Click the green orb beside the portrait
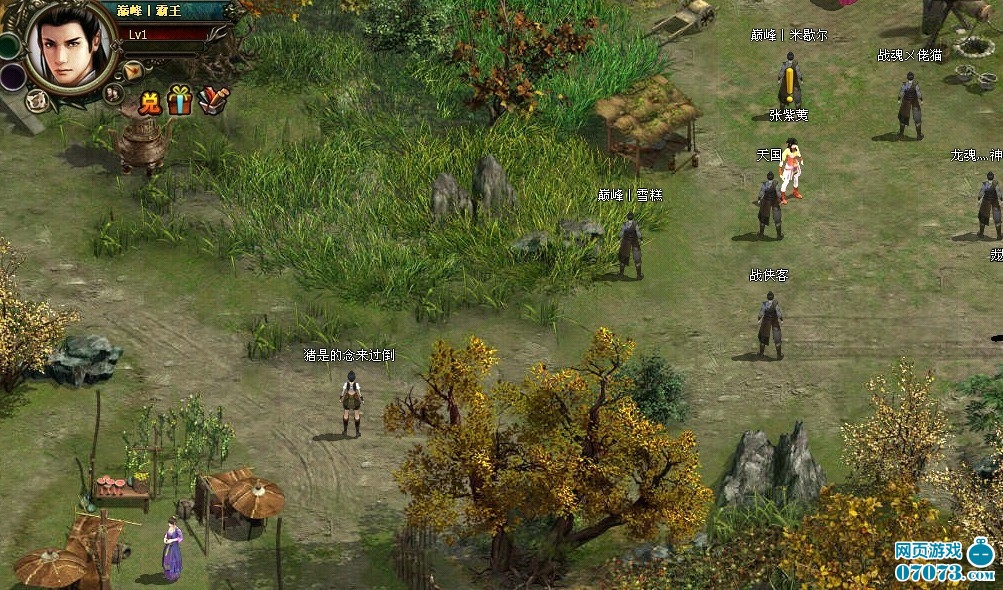Screen dimensions: 1003x590 pos(9,46)
